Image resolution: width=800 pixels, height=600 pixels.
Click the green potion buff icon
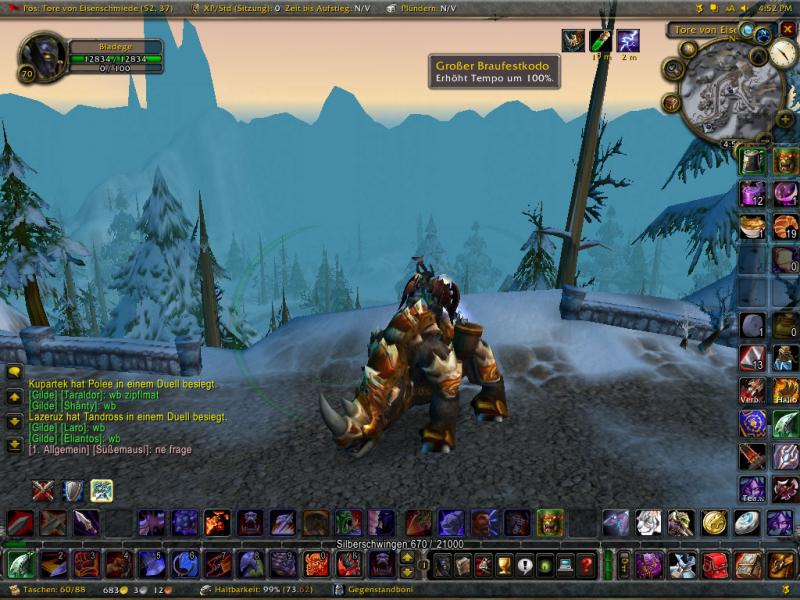600,41
